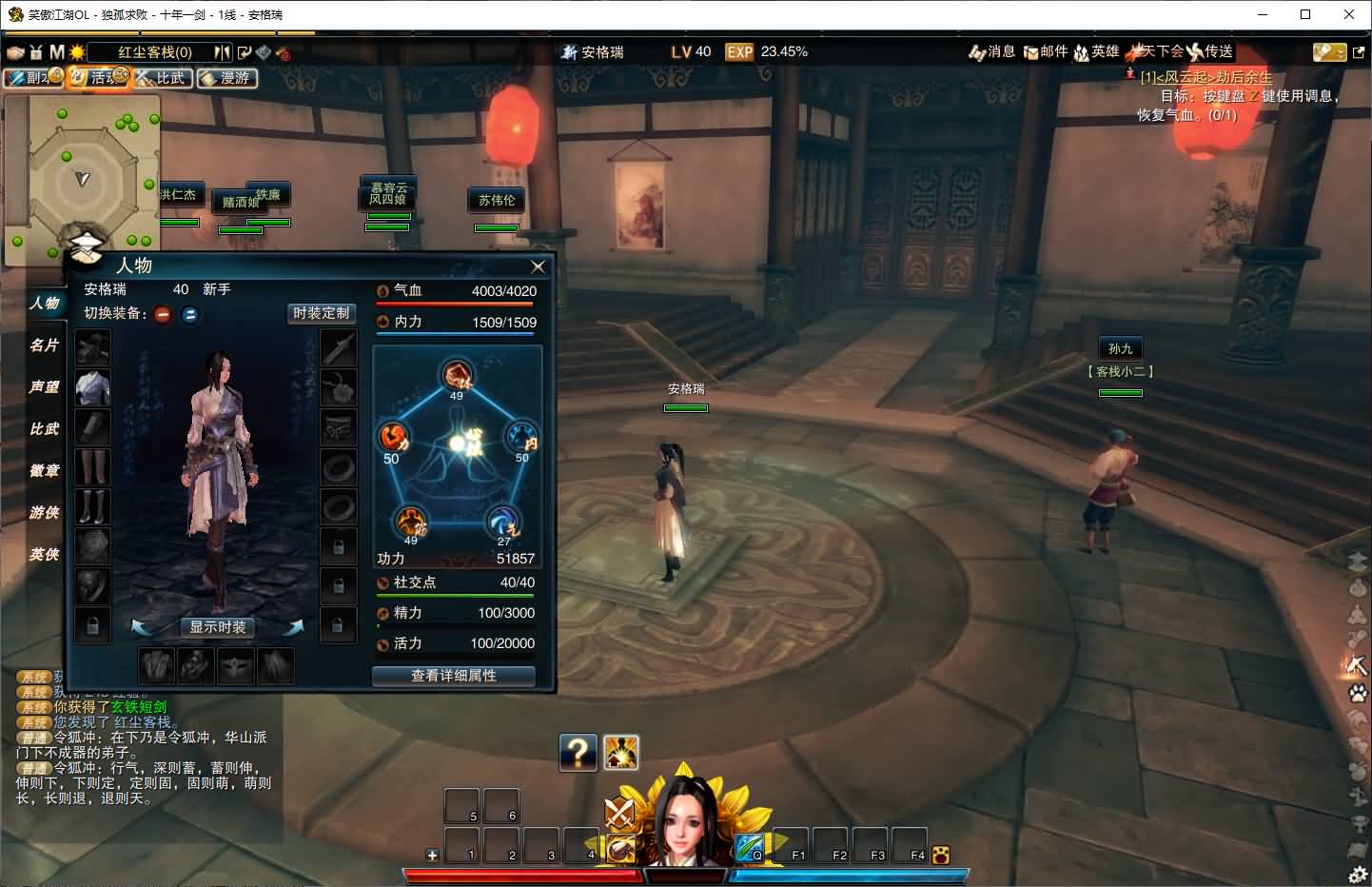Viewport: 1372px width, 887px height.
Task: Check the 邮件 mail button
Action: pyautogui.click(x=1046, y=51)
